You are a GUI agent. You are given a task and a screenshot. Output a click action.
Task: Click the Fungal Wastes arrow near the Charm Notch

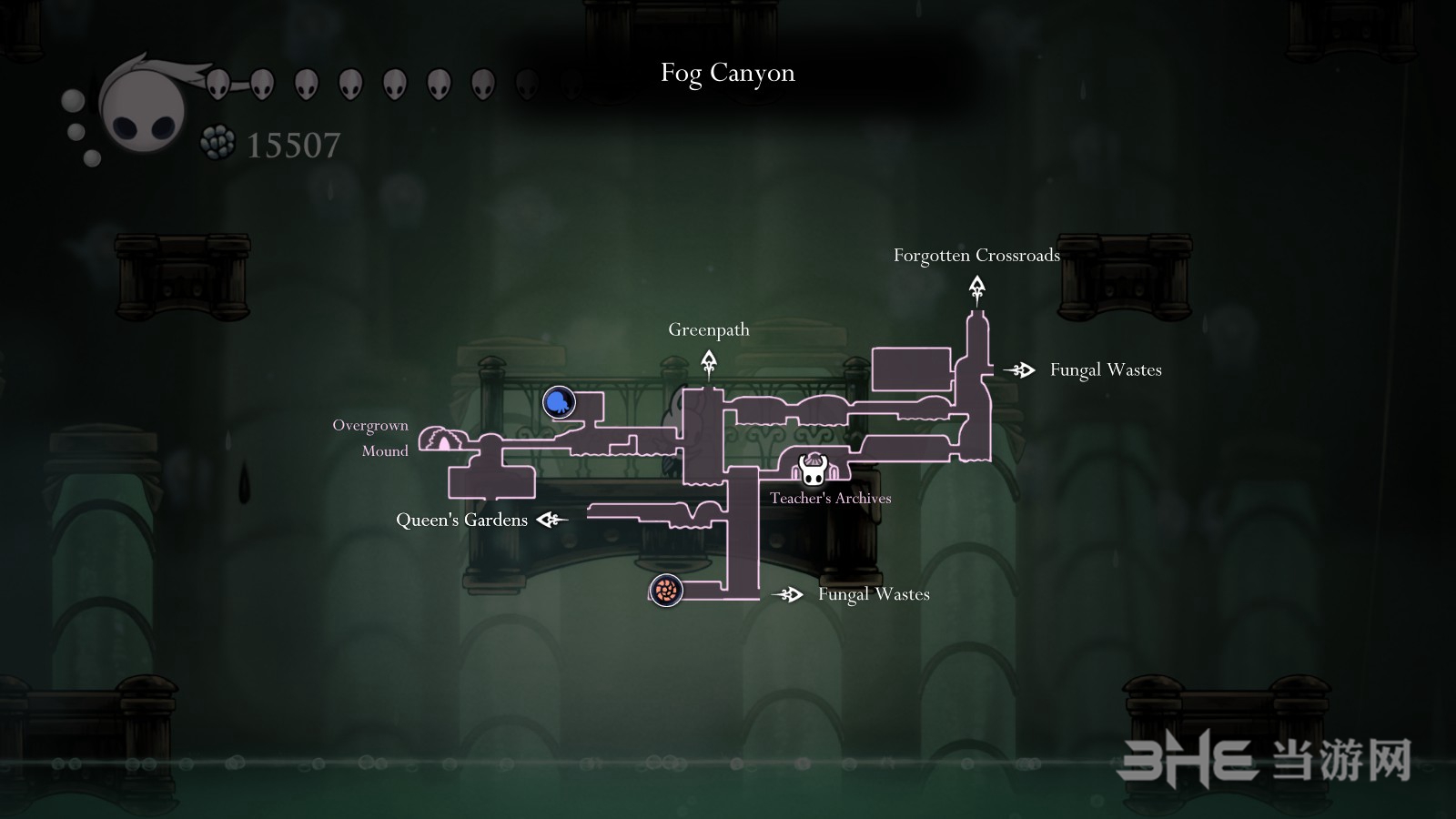click(788, 594)
